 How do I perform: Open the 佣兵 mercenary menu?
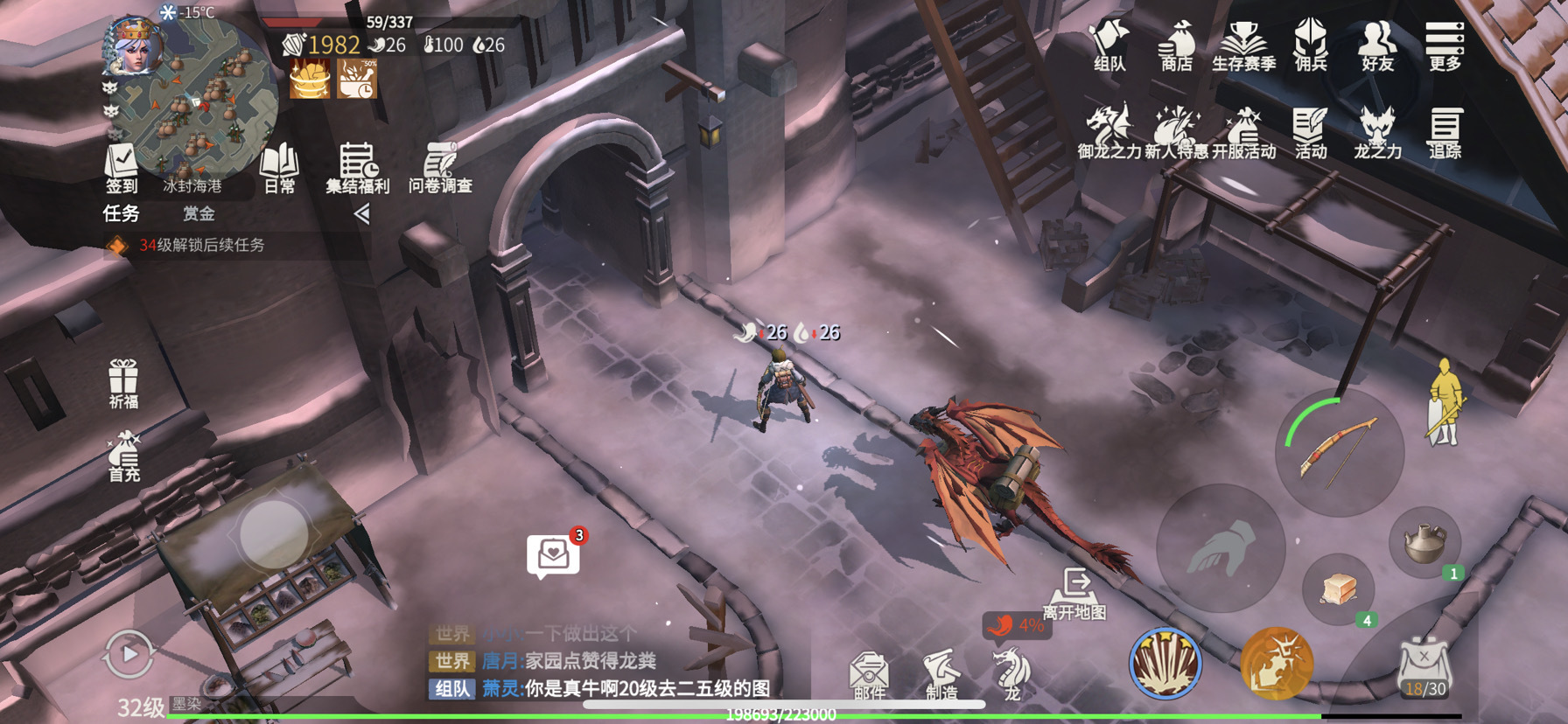tap(1310, 45)
